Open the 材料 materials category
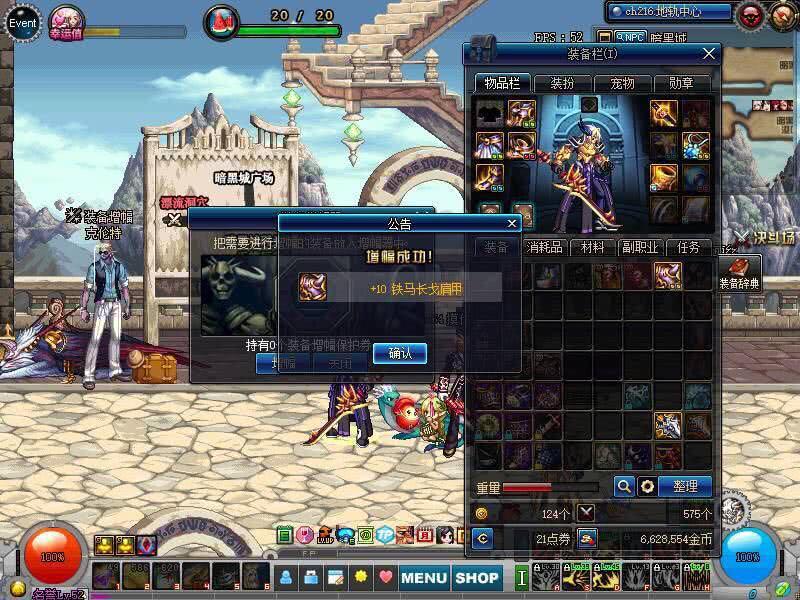 pyautogui.click(x=592, y=247)
